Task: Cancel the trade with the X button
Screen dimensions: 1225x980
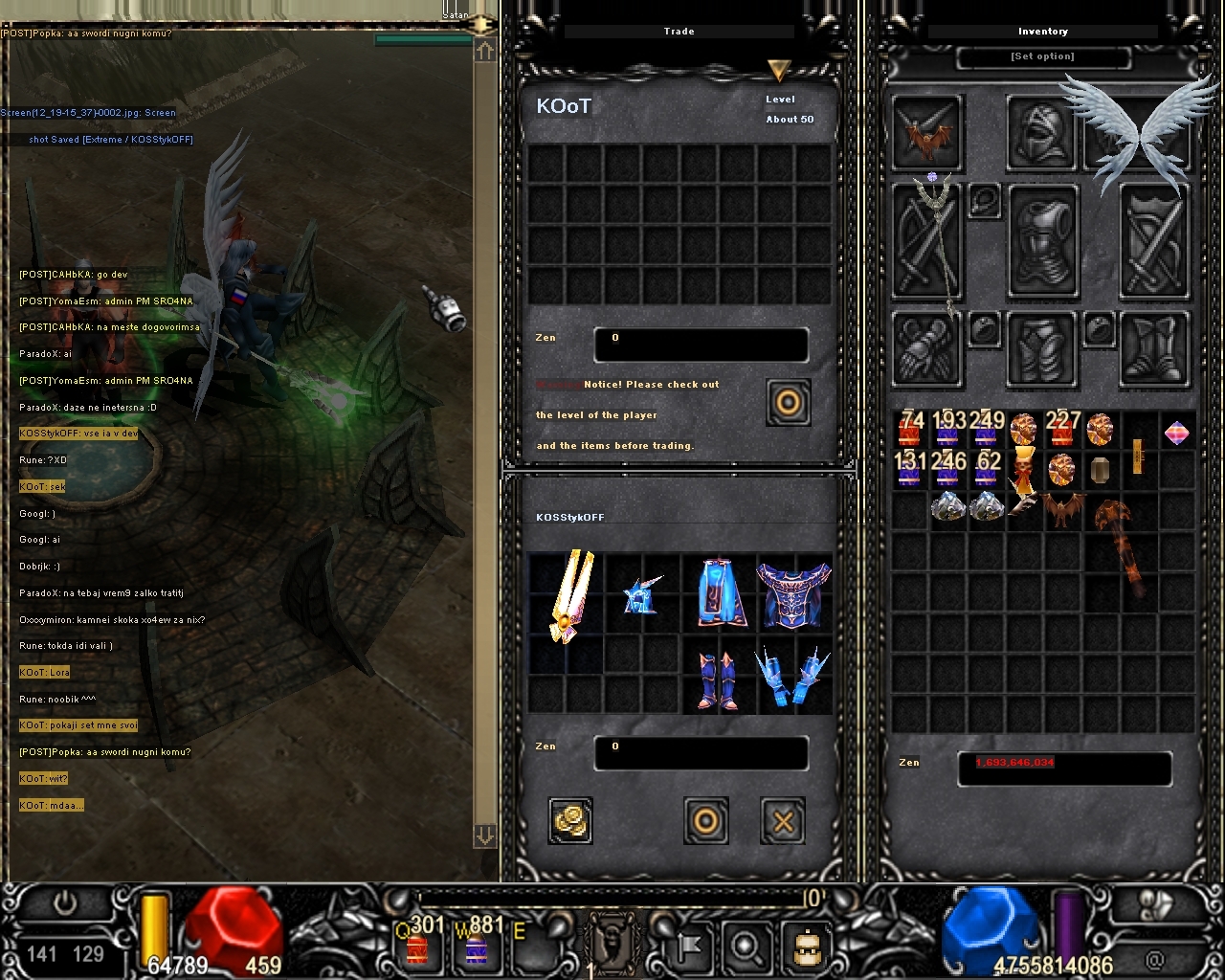Action: [x=782, y=821]
